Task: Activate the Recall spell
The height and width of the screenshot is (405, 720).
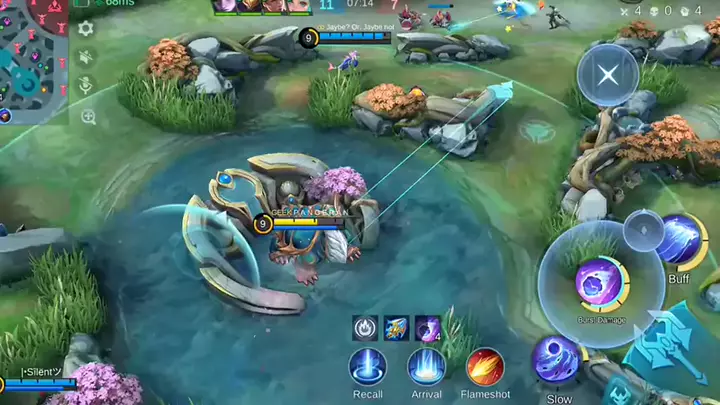Action: [368, 366]
